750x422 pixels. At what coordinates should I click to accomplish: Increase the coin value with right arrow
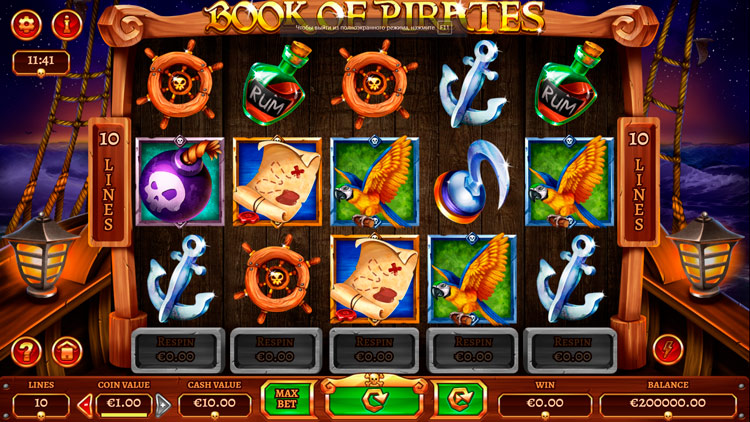[163, 405]
